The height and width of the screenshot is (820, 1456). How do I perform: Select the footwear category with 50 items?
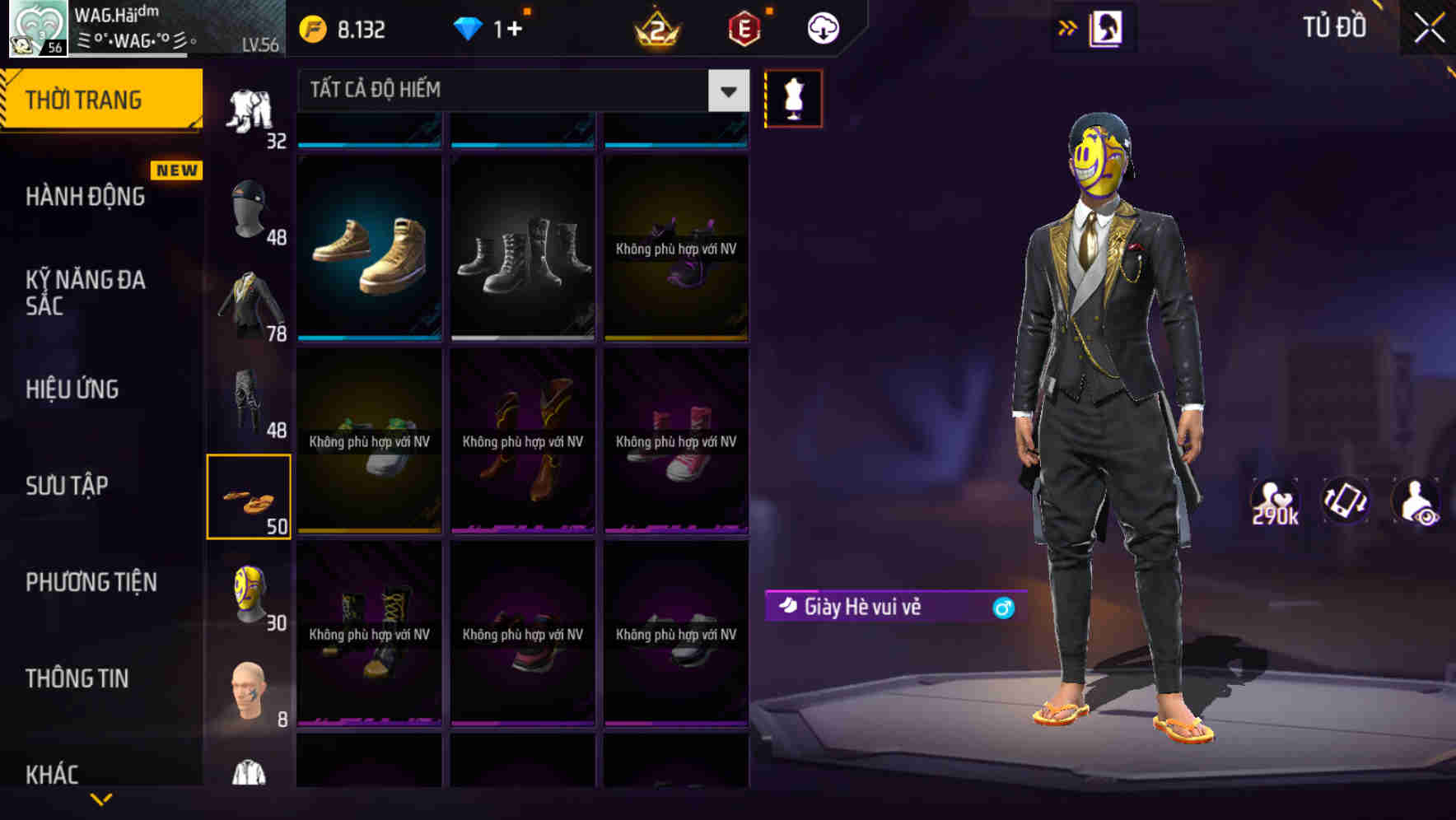tap(249, 494)
